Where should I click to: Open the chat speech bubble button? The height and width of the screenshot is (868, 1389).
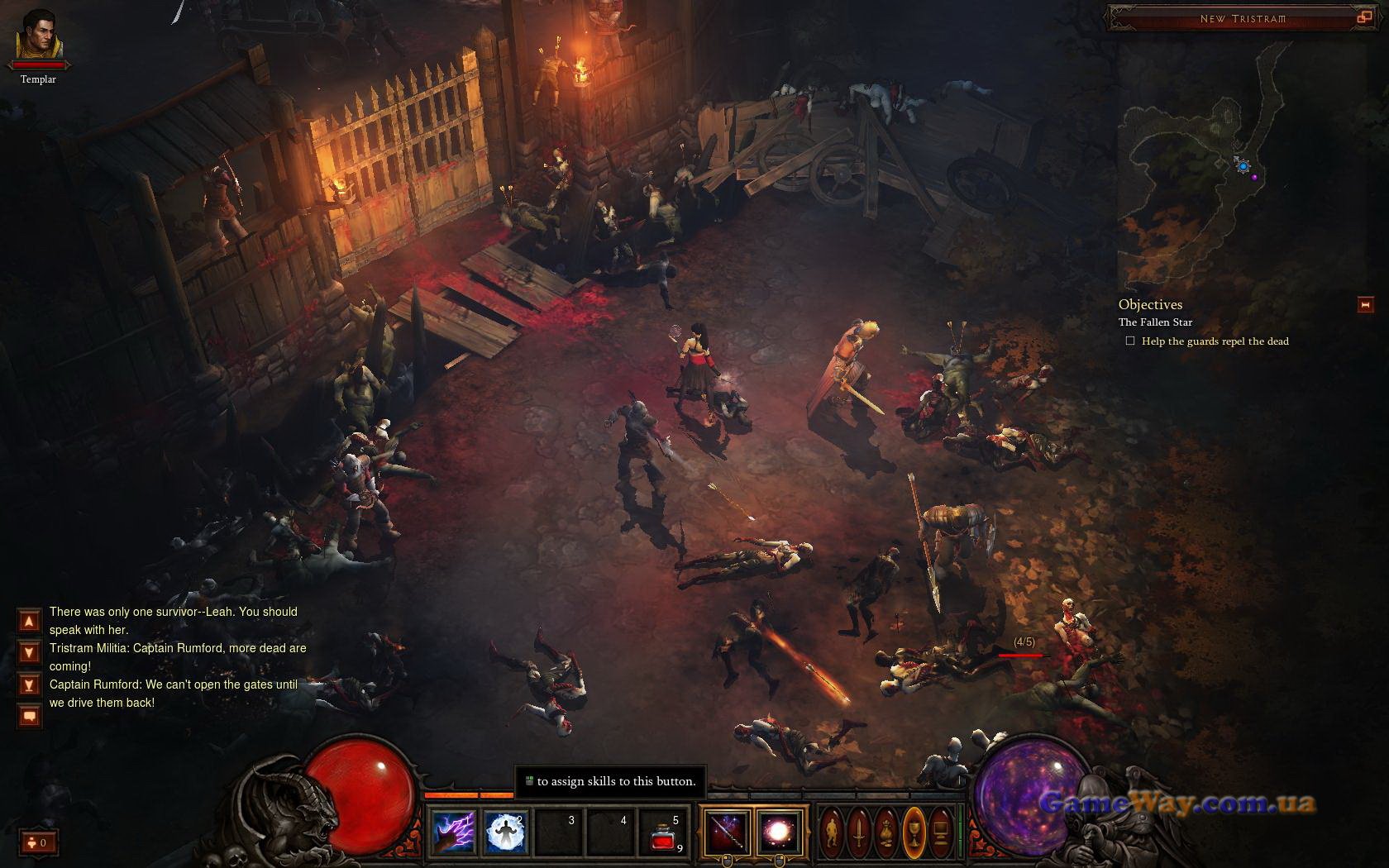coord(29,716)
